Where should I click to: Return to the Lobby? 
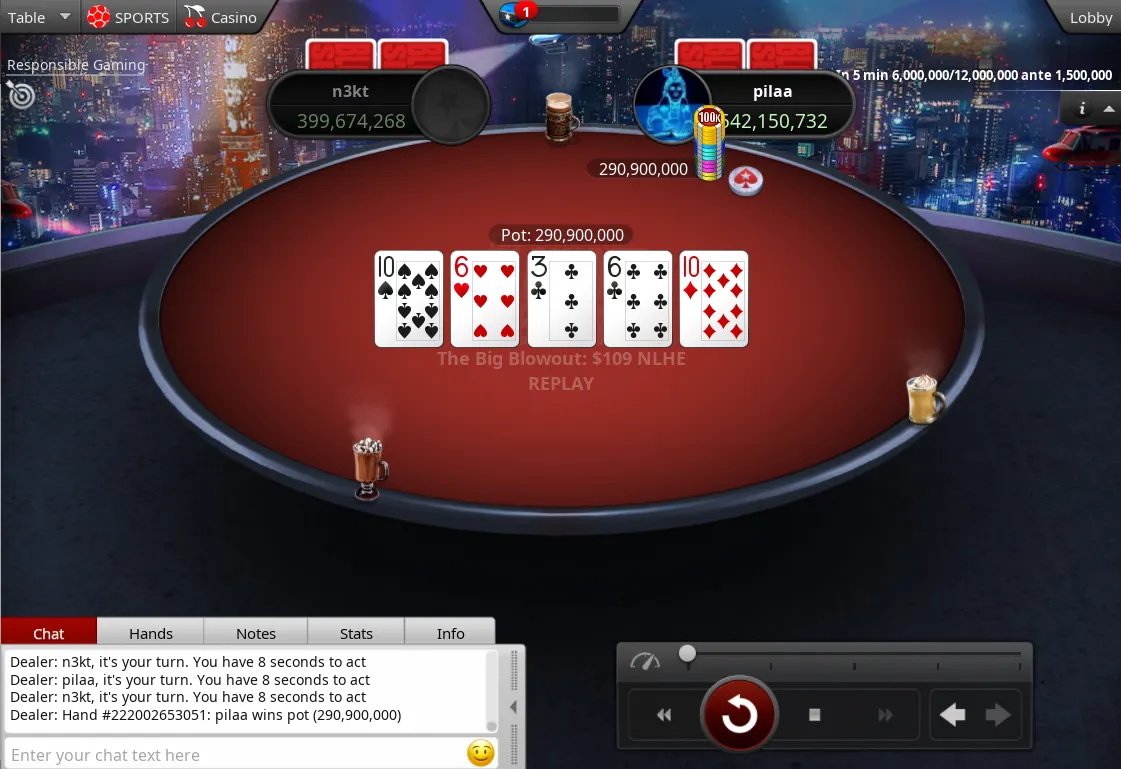point(1090,17)
